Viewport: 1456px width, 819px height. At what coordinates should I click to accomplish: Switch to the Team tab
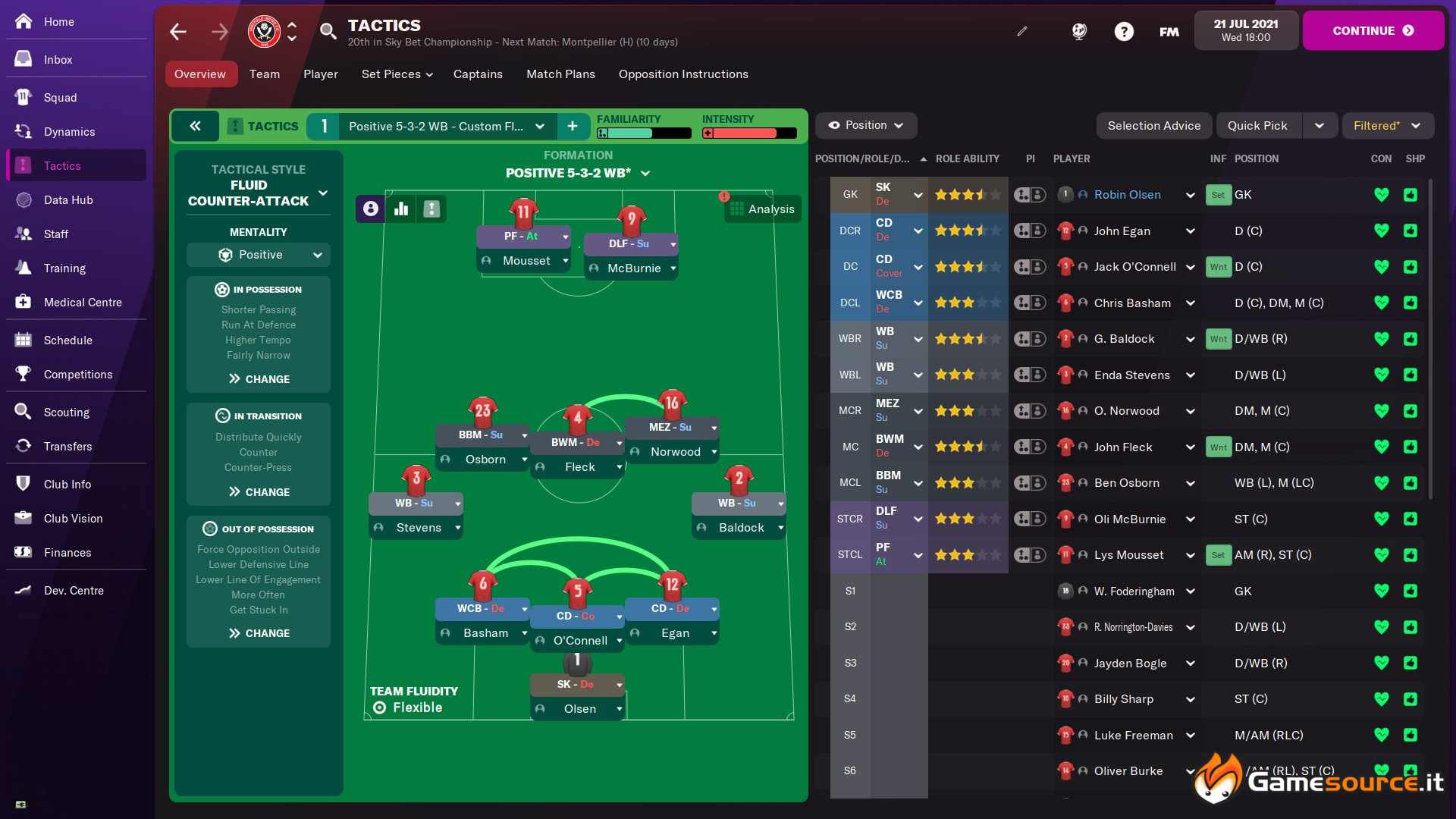(264, 74)
